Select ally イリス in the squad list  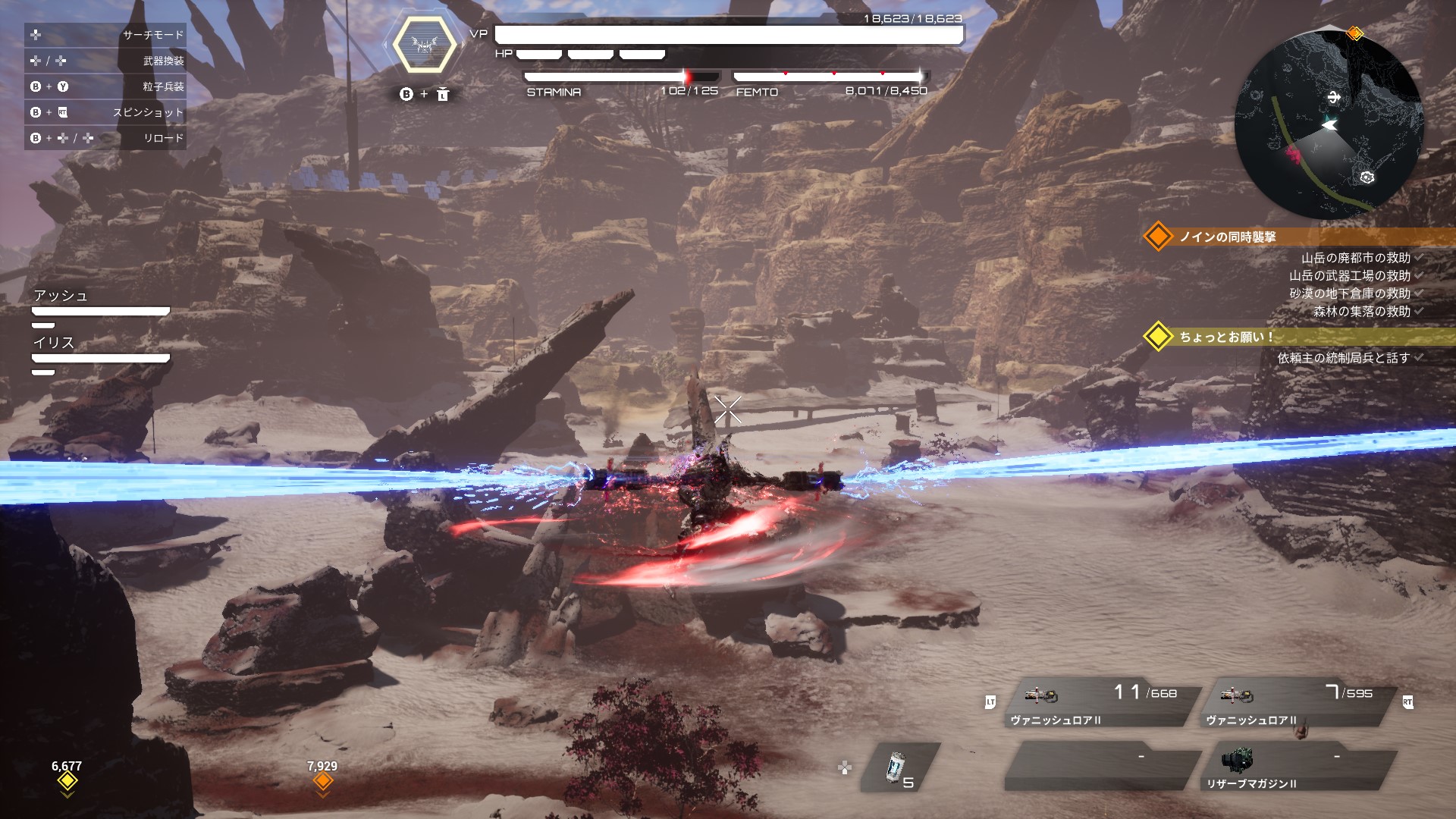100,350
